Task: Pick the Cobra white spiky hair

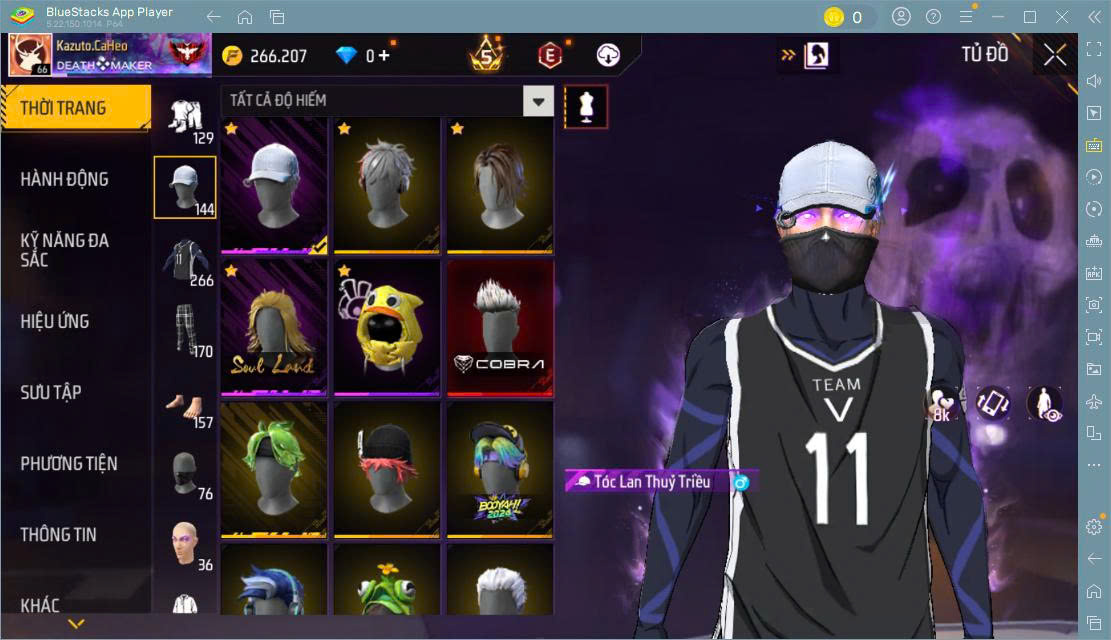Action: pos(500,327)
